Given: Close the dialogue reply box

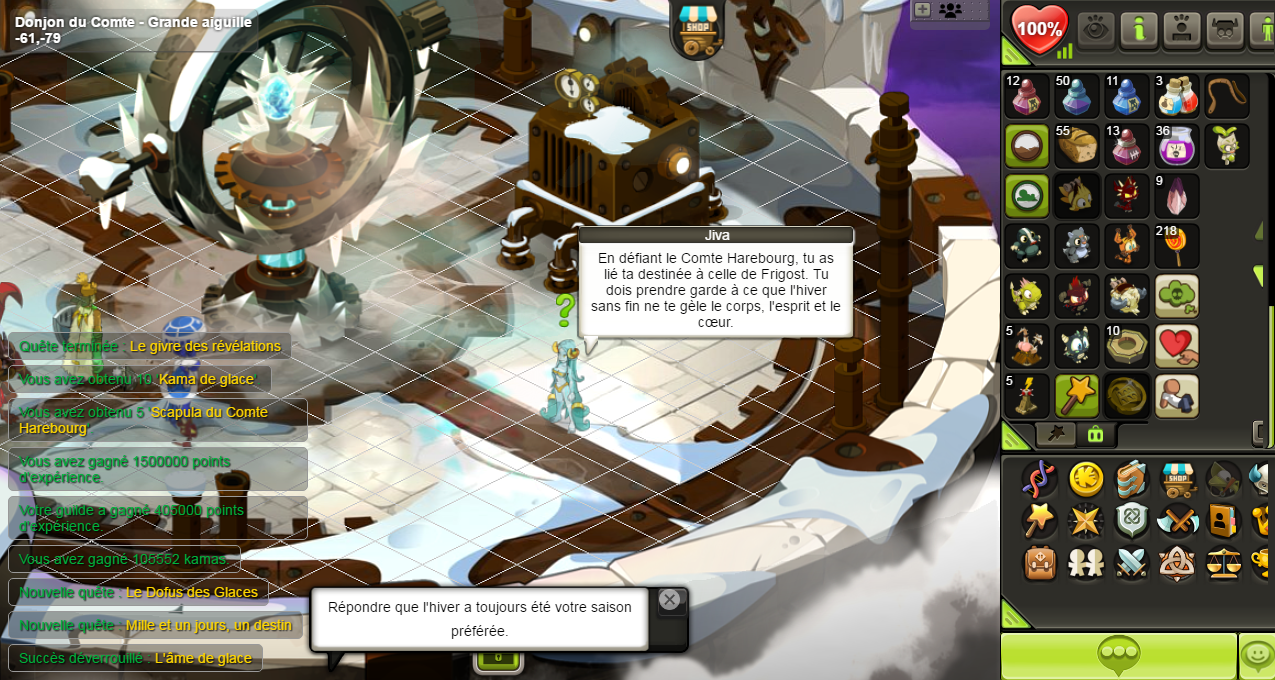Looking at the screenshot, I should tap(670, 599).
